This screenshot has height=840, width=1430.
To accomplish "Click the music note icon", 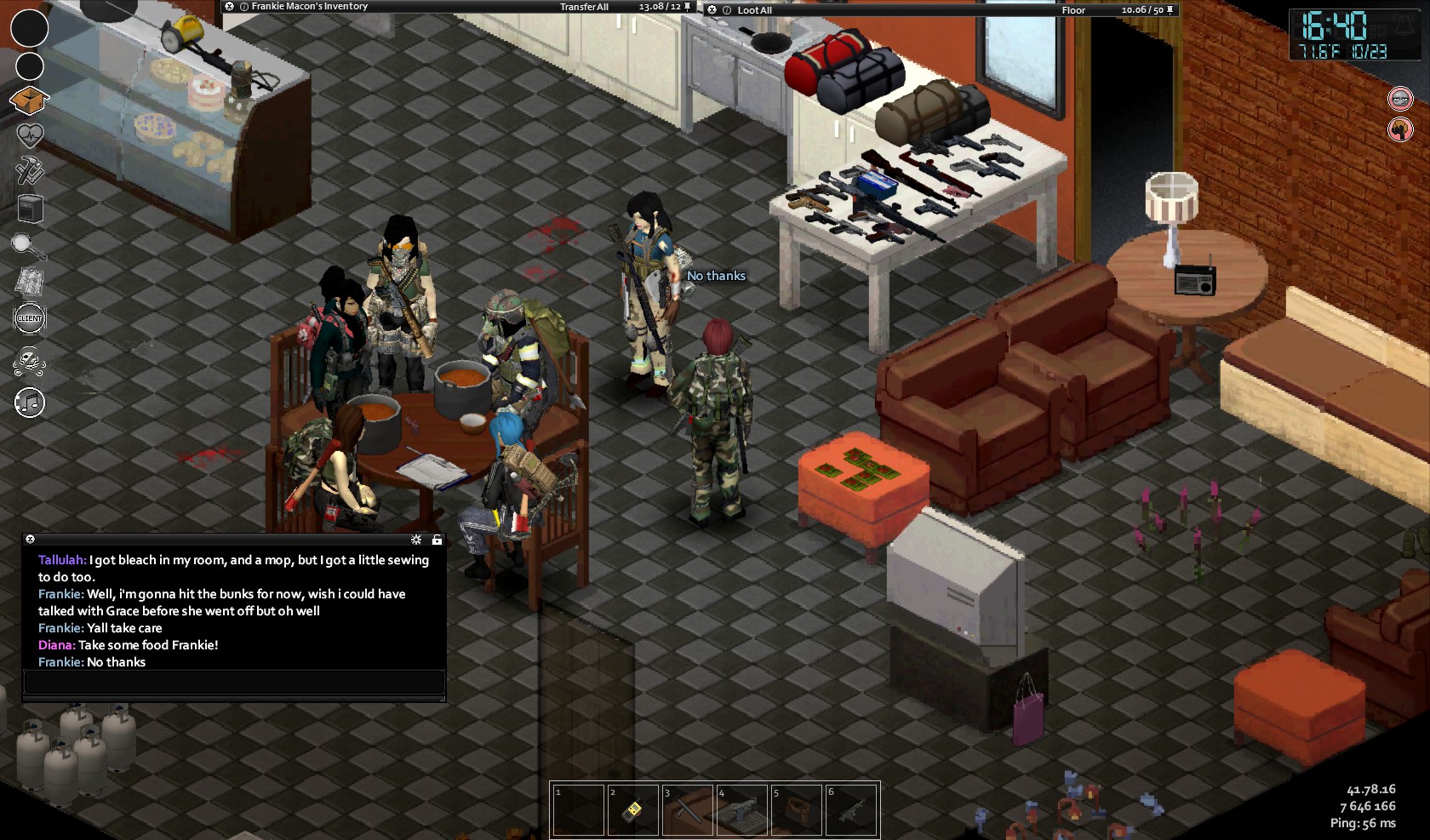I will pyautogui.click(x=30, y=403).
